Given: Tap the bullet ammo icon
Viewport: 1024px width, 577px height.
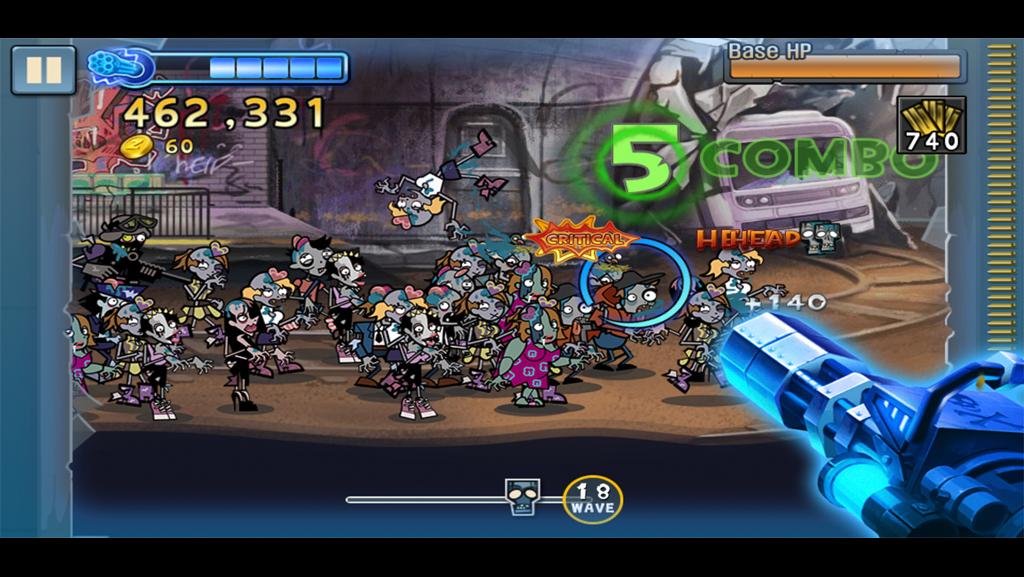Looking at the screenshot, I should click(931, 124).
